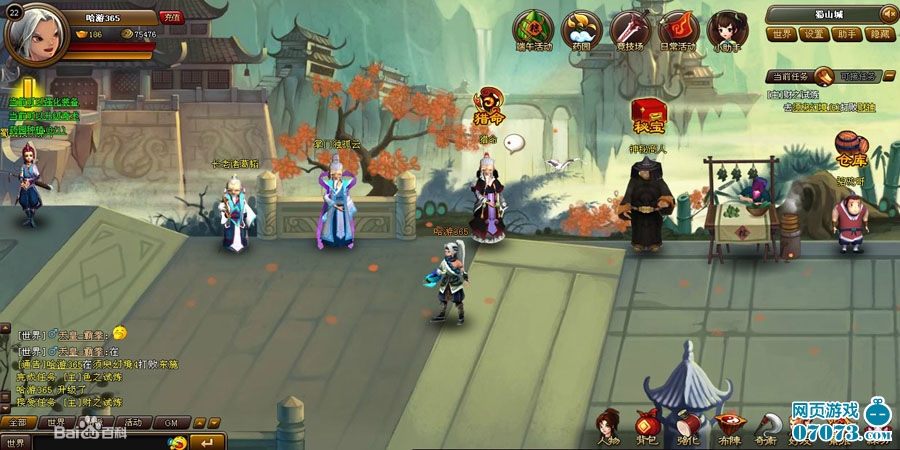
Task: Enter the 竞技场 arena
Action: [630, 30]
